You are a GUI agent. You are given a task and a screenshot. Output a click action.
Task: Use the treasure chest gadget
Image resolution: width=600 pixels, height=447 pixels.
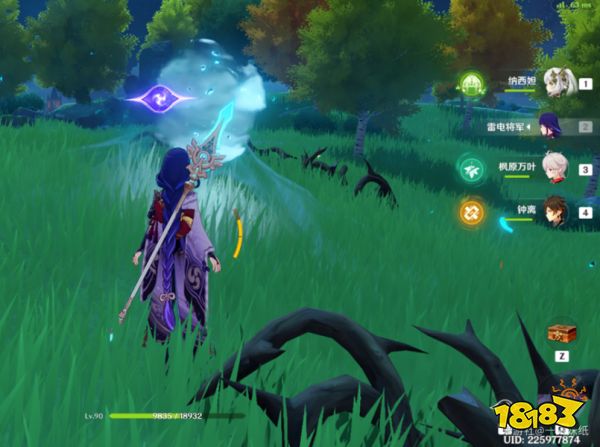click(561, 335)
